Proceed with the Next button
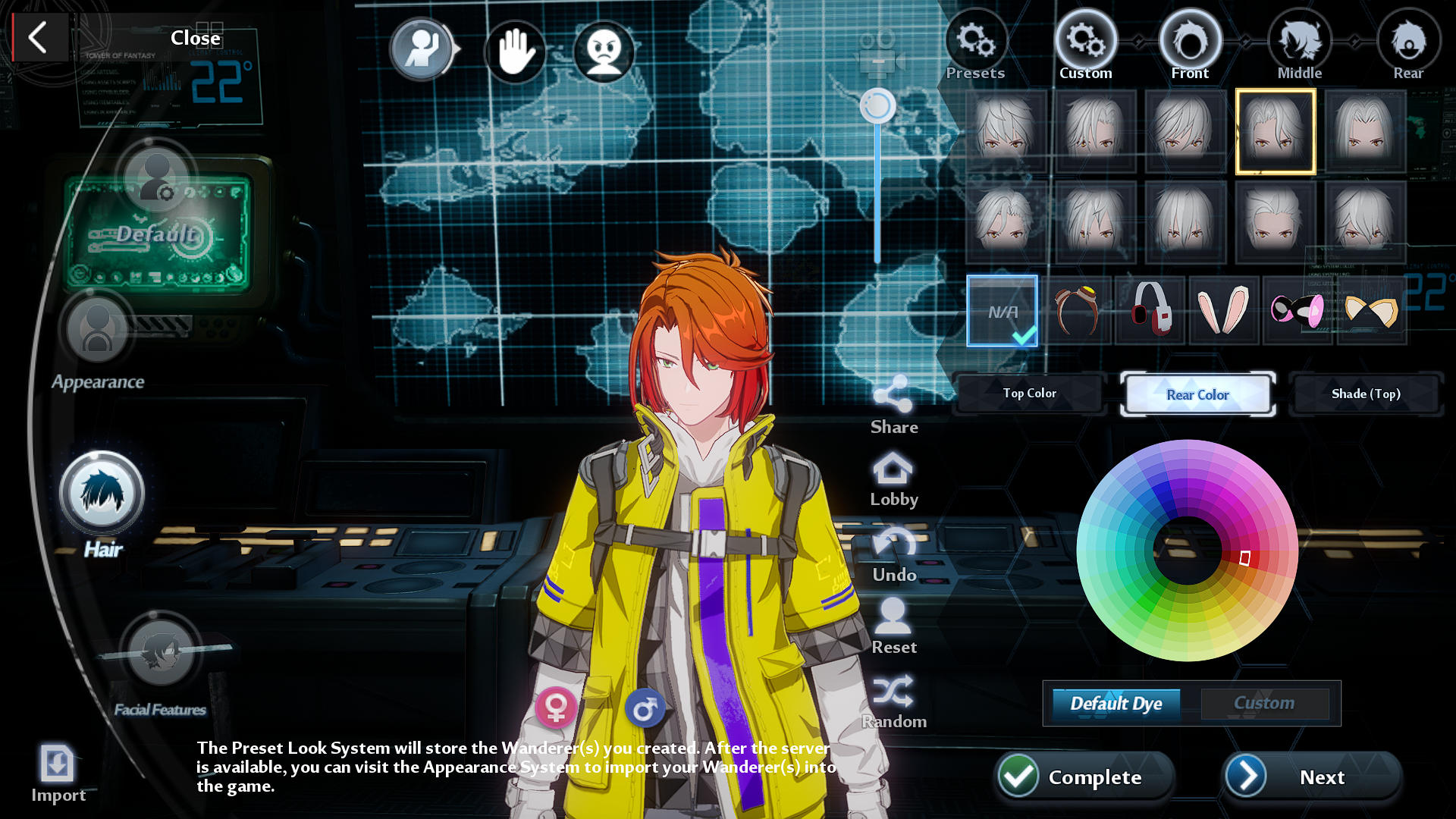This screenshot has height=819, width=1456. [1311, 777]
